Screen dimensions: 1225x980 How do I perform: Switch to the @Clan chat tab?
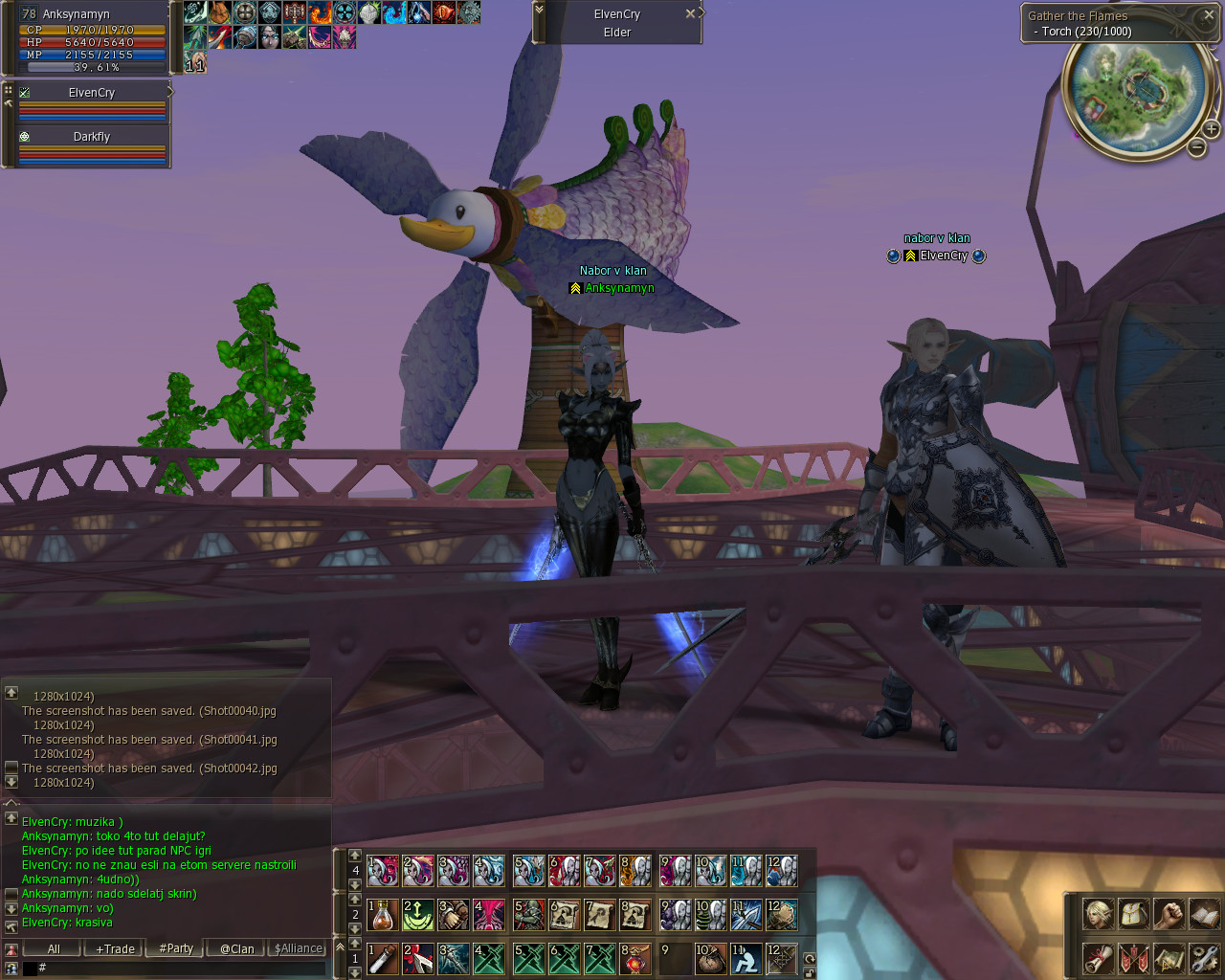pyautogui.click(x=236, y=948)
